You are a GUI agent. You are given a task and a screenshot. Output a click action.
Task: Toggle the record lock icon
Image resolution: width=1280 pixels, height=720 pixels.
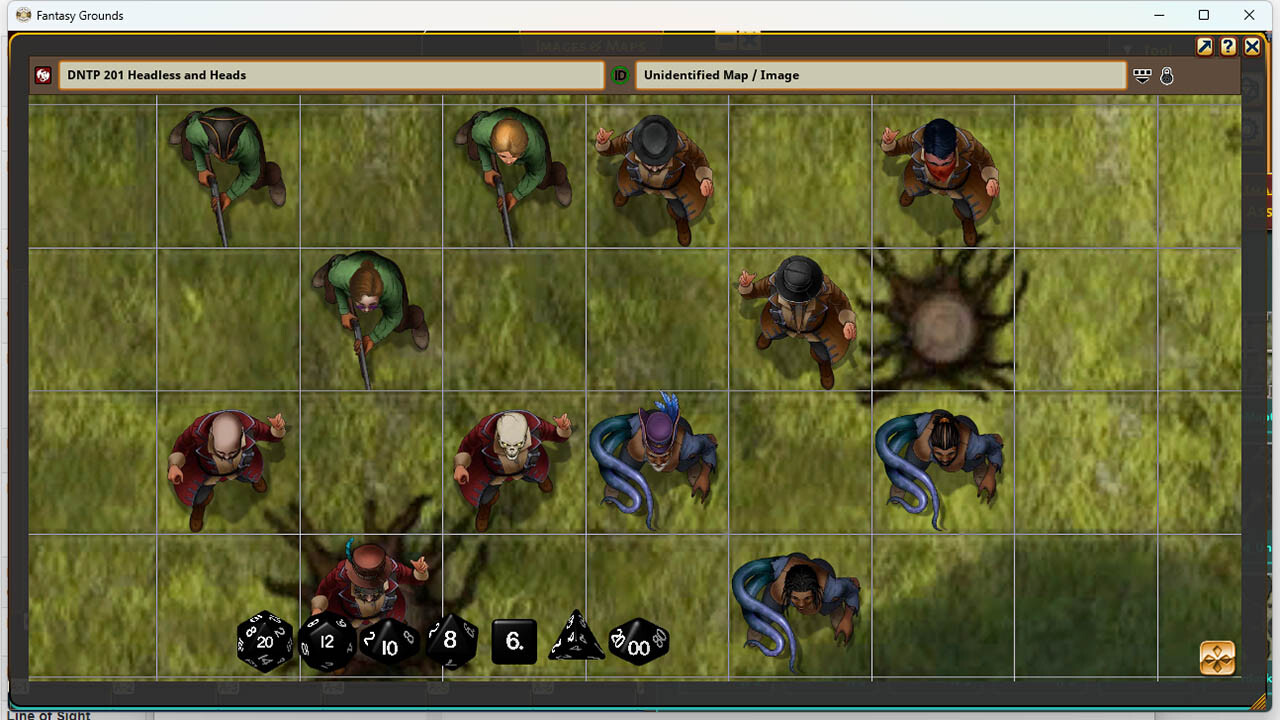pyautogui.click(x=1167, y=75)
